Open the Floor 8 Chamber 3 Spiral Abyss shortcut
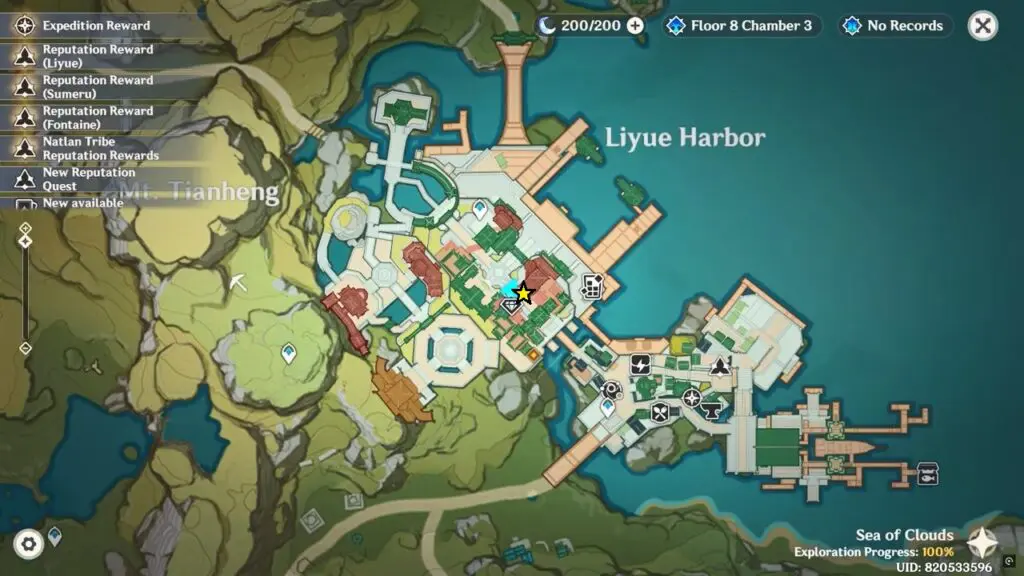 (x=741, y=26)
